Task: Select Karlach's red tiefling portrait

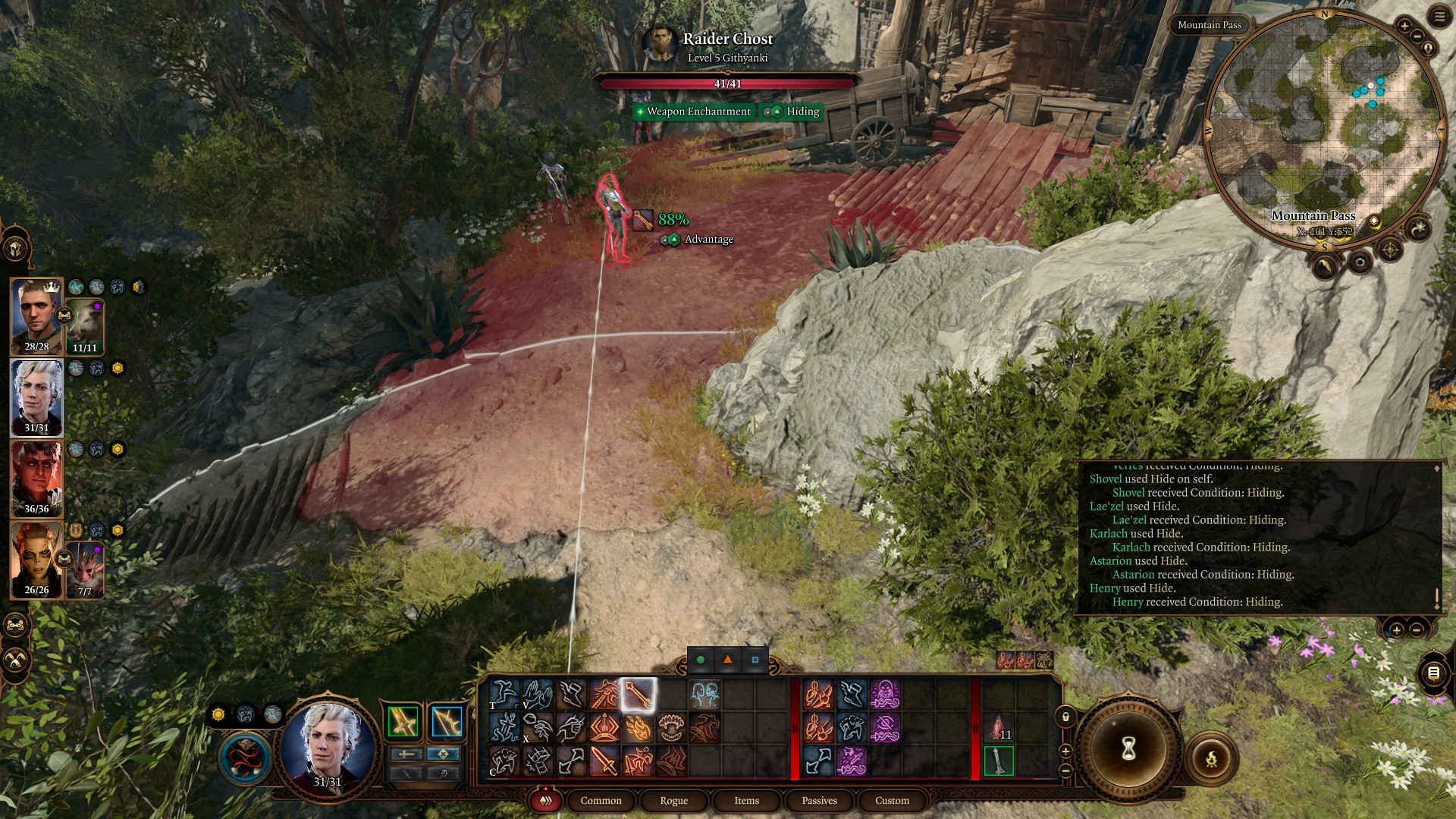Action: click(36, 478)
